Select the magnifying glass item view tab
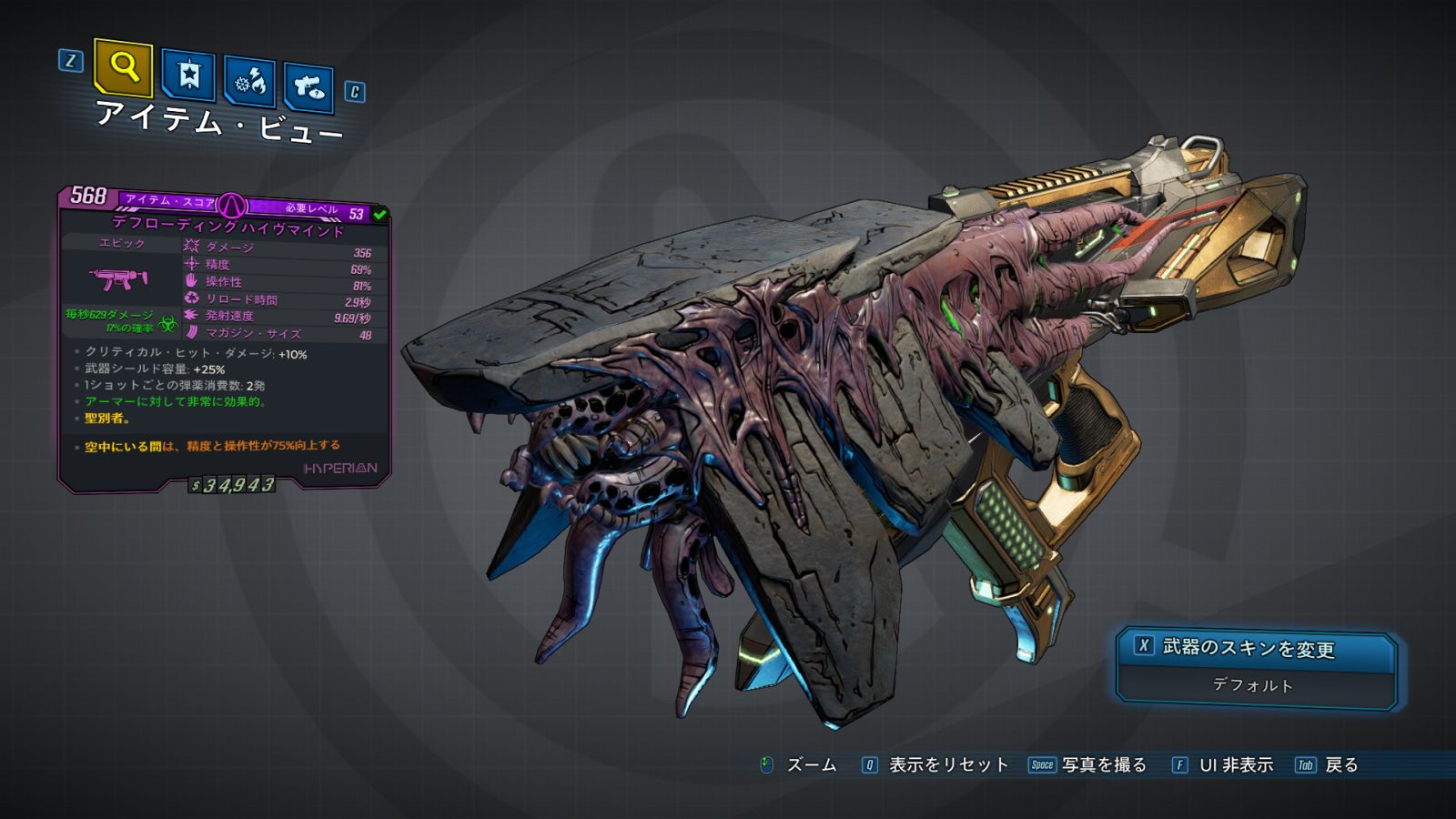1456x819 pixels. point(123,67)
